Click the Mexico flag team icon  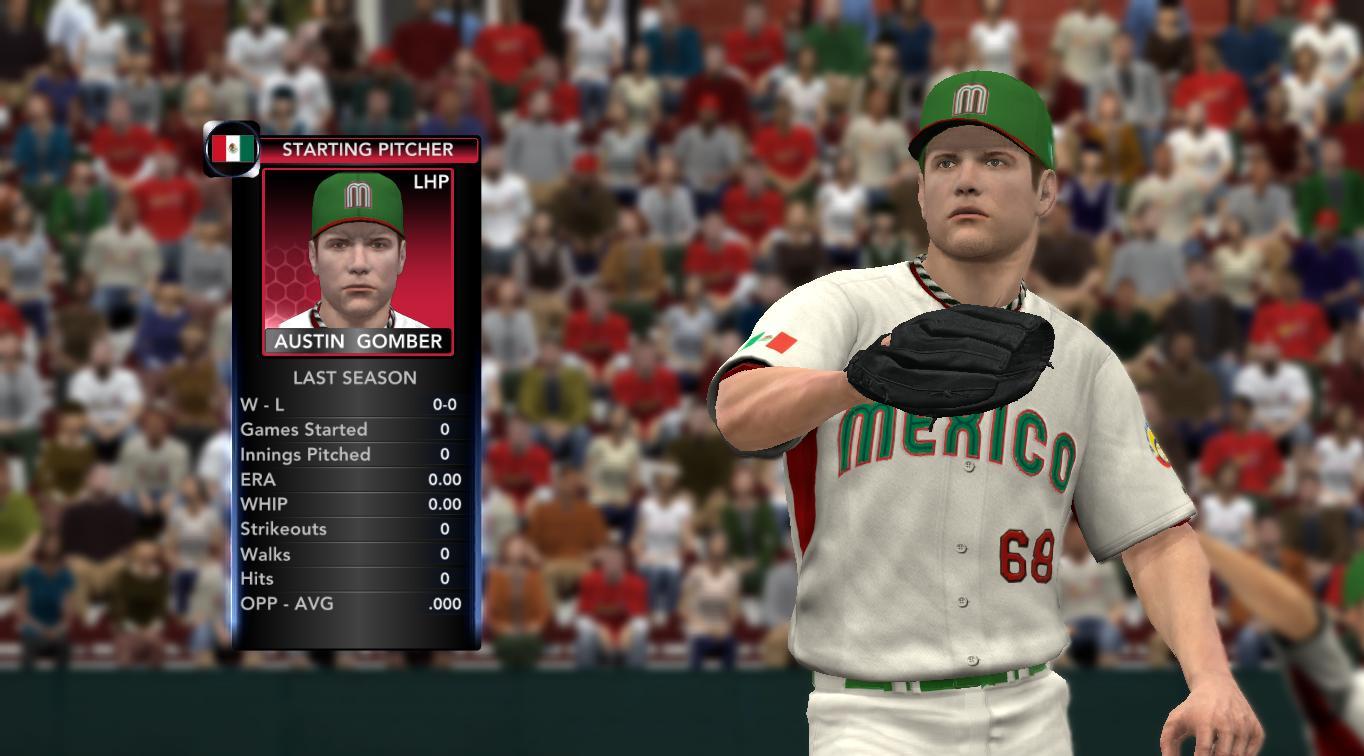coord(232,149)
